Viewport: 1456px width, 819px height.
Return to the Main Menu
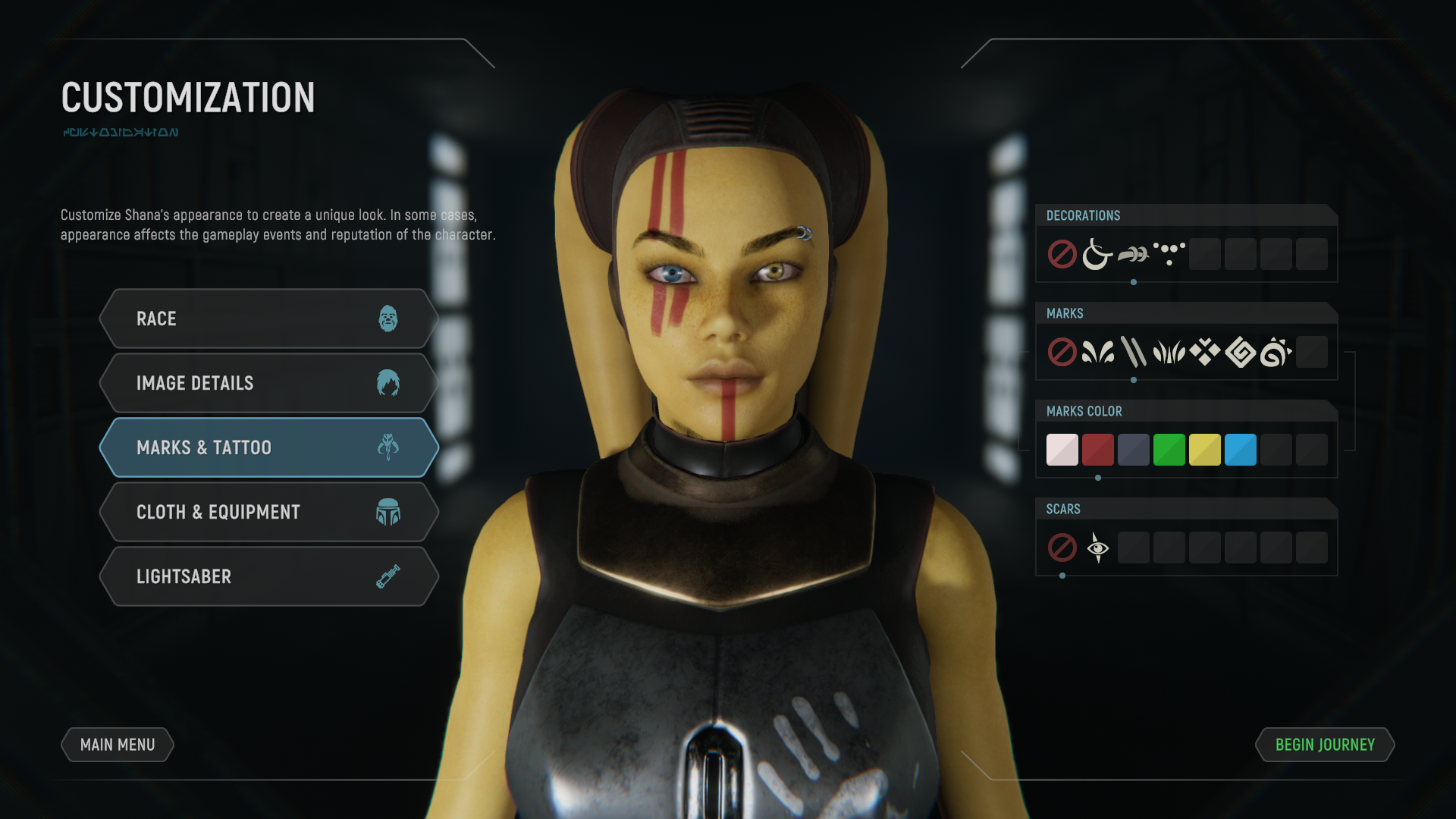coord(117,745)
